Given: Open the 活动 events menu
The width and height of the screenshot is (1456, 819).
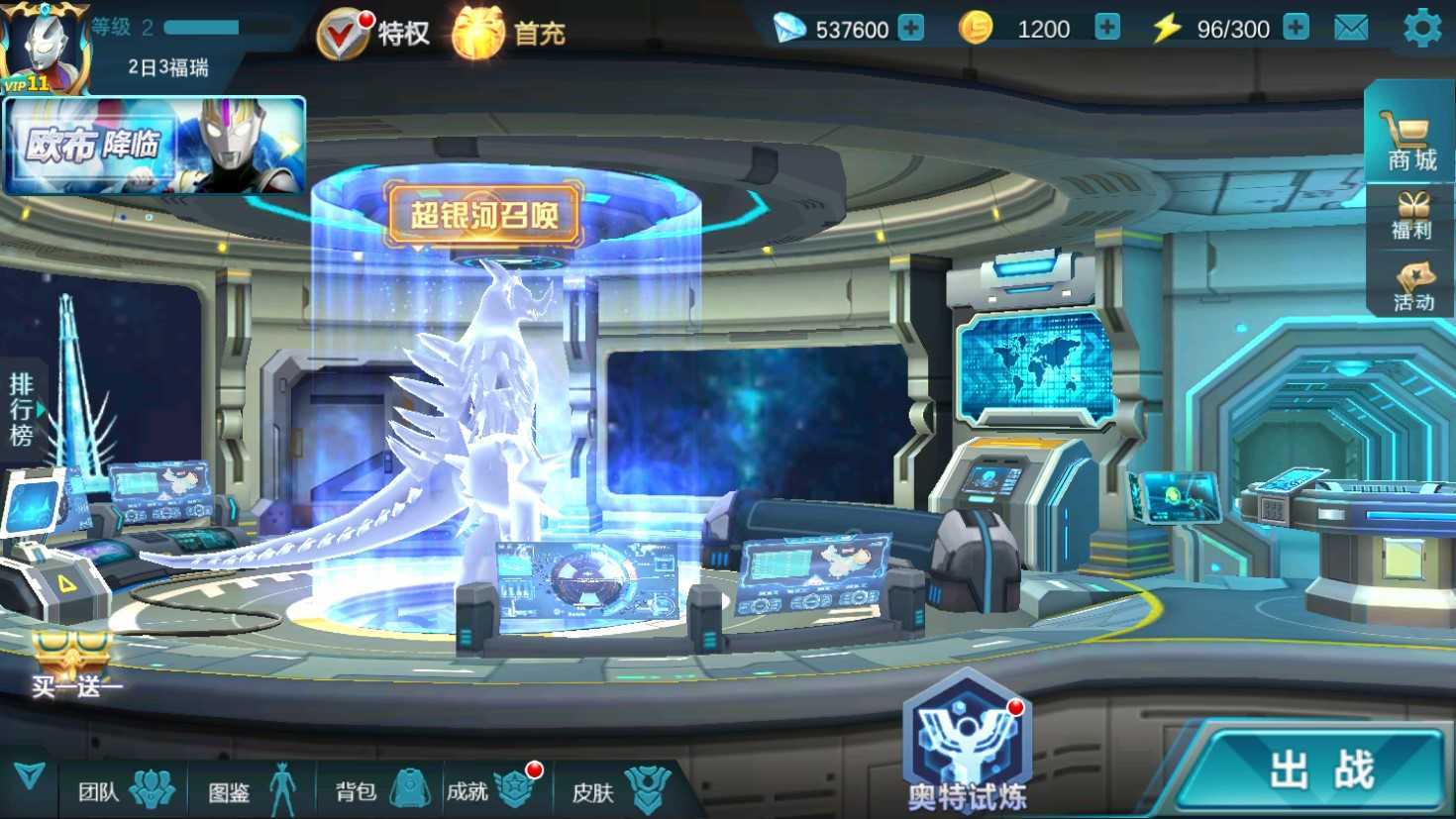Looking at the screenshot, I should tap(1412, 288).
